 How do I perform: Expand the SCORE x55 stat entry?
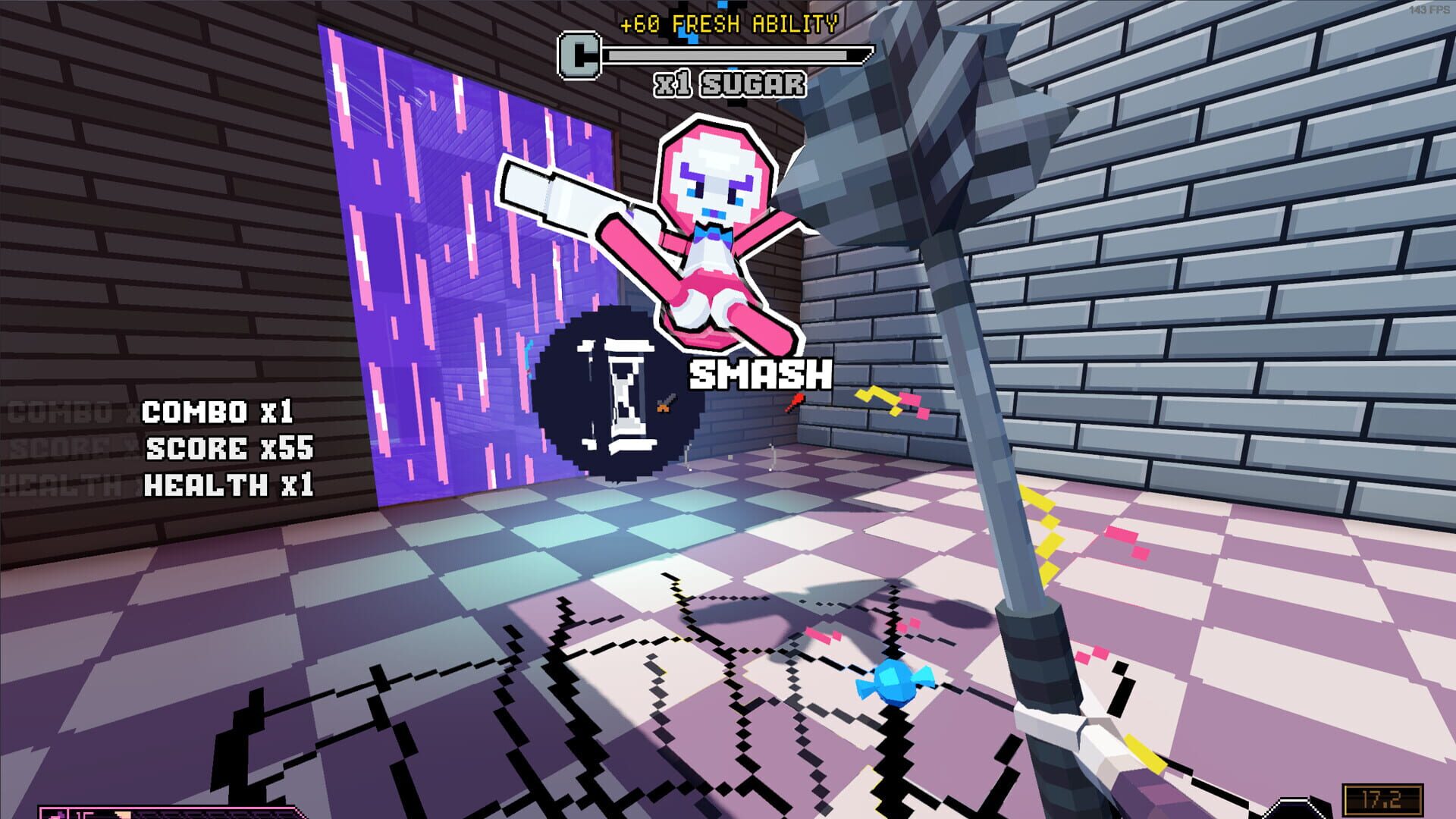(231, 449)
